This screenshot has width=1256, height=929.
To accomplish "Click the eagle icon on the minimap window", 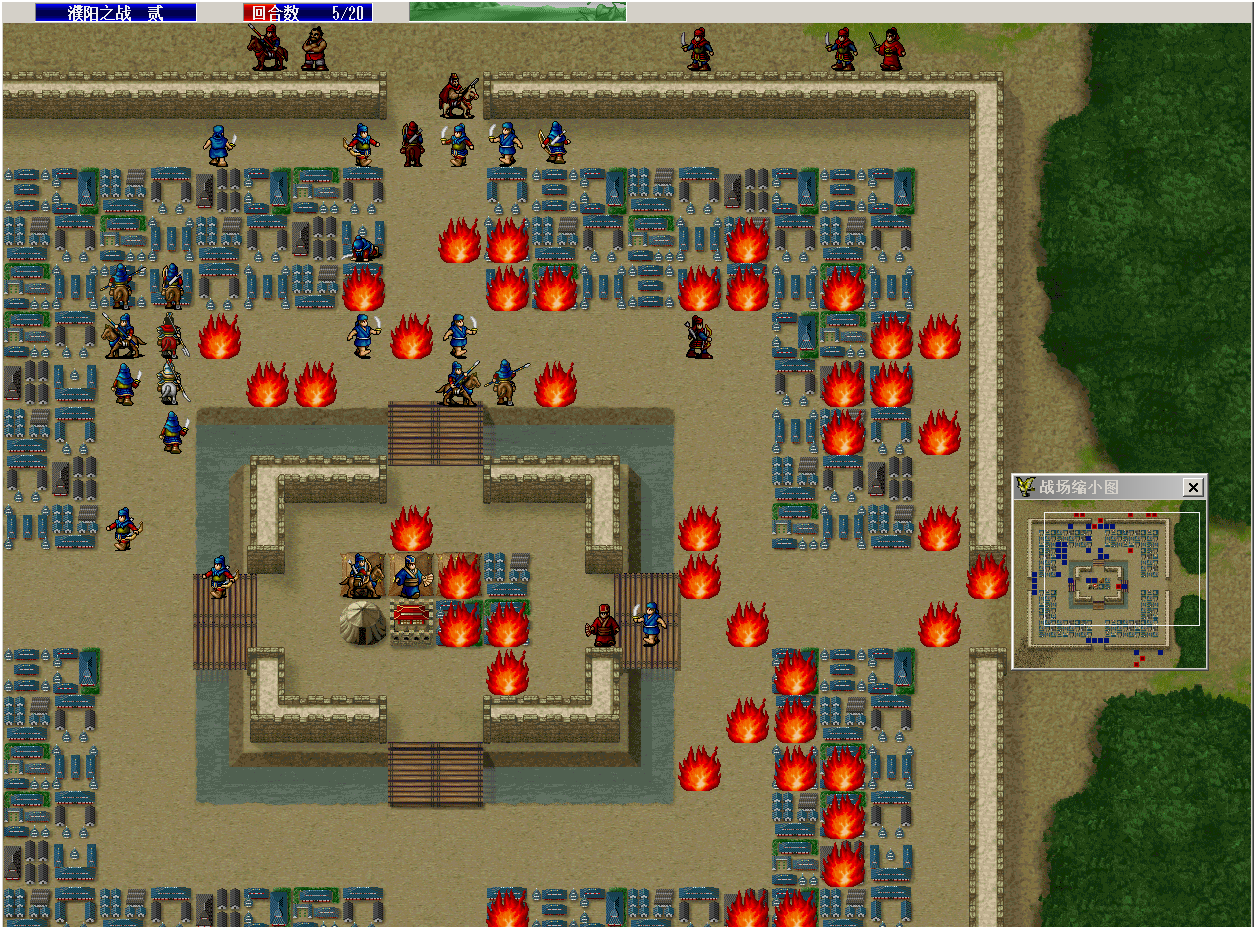I will point(1025,487).
